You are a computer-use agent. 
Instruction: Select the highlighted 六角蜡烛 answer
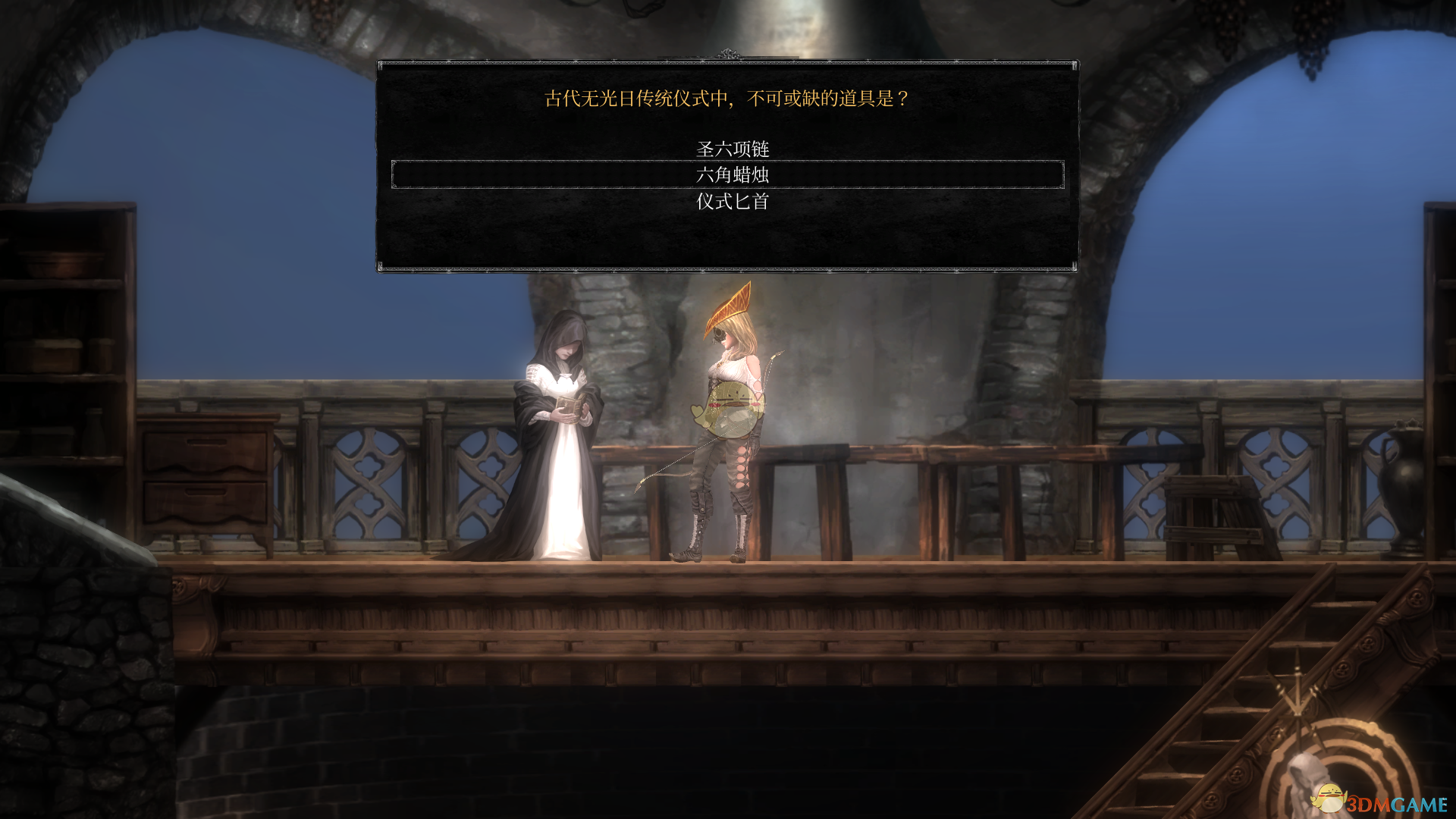click(x=733, y=175)
